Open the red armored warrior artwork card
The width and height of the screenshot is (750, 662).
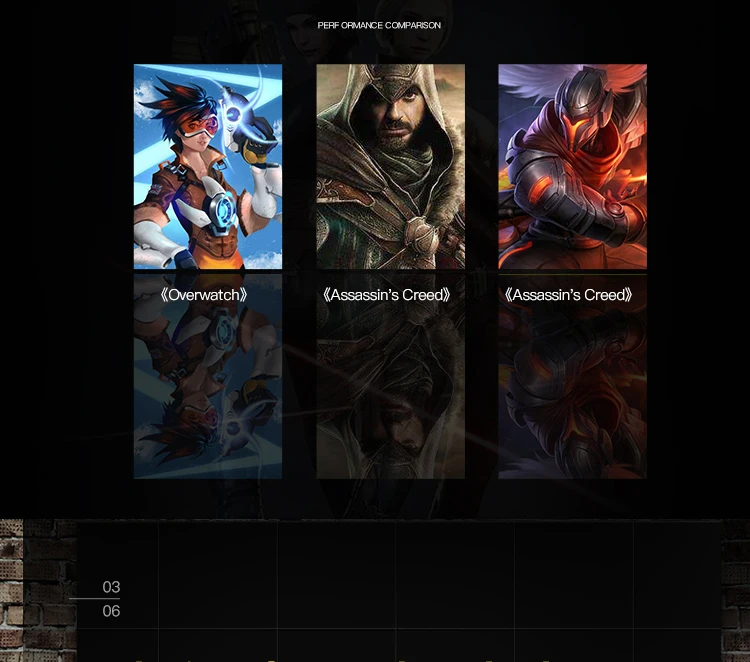(x=572, y=167)
